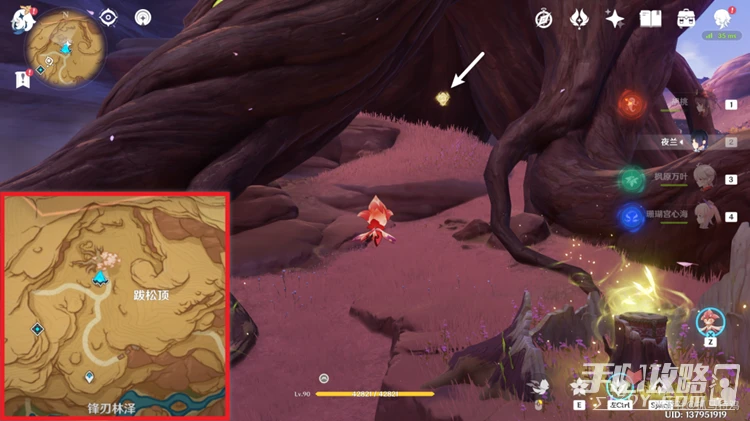Open the backpack inventory
Viewport: 750px width, 421px height.
686,19
